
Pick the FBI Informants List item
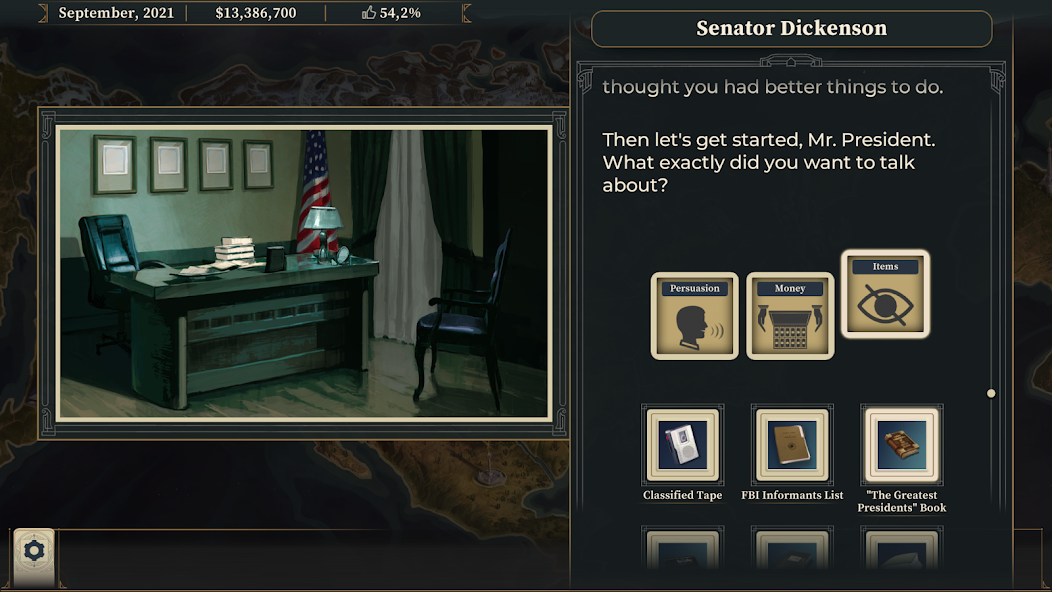coord(792,444)
